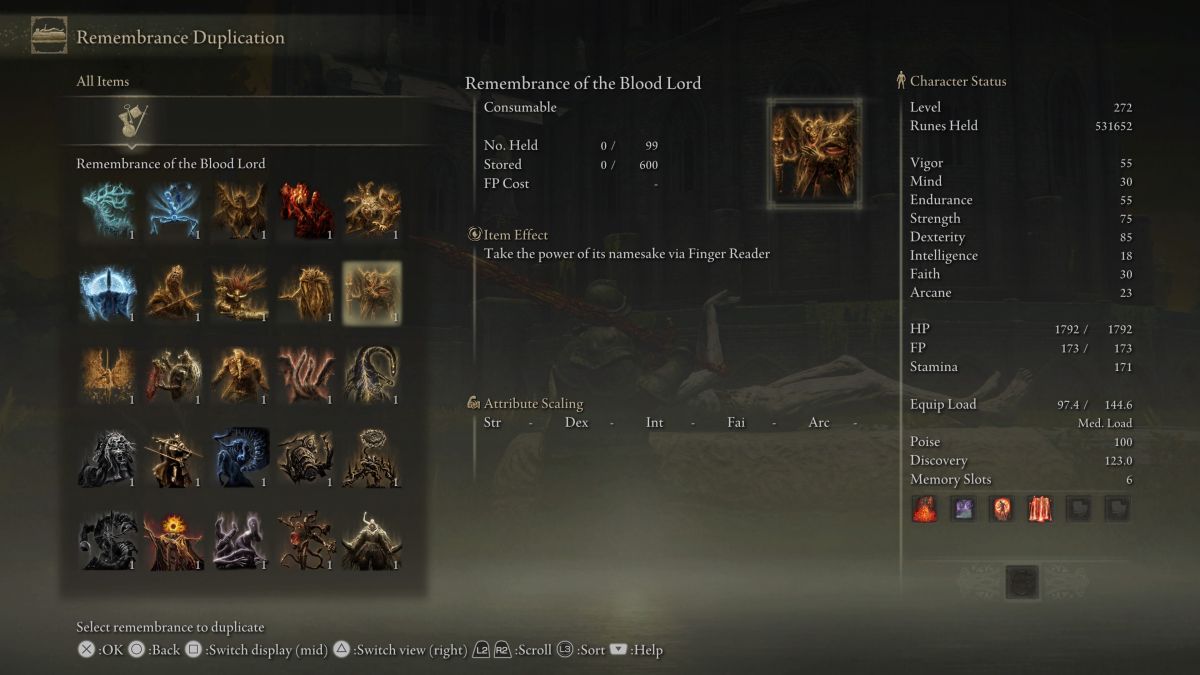Screen dimensions: 1200x675
Task: Pick the lightning serpent dragon remembrance
Action: click(372, 376)
